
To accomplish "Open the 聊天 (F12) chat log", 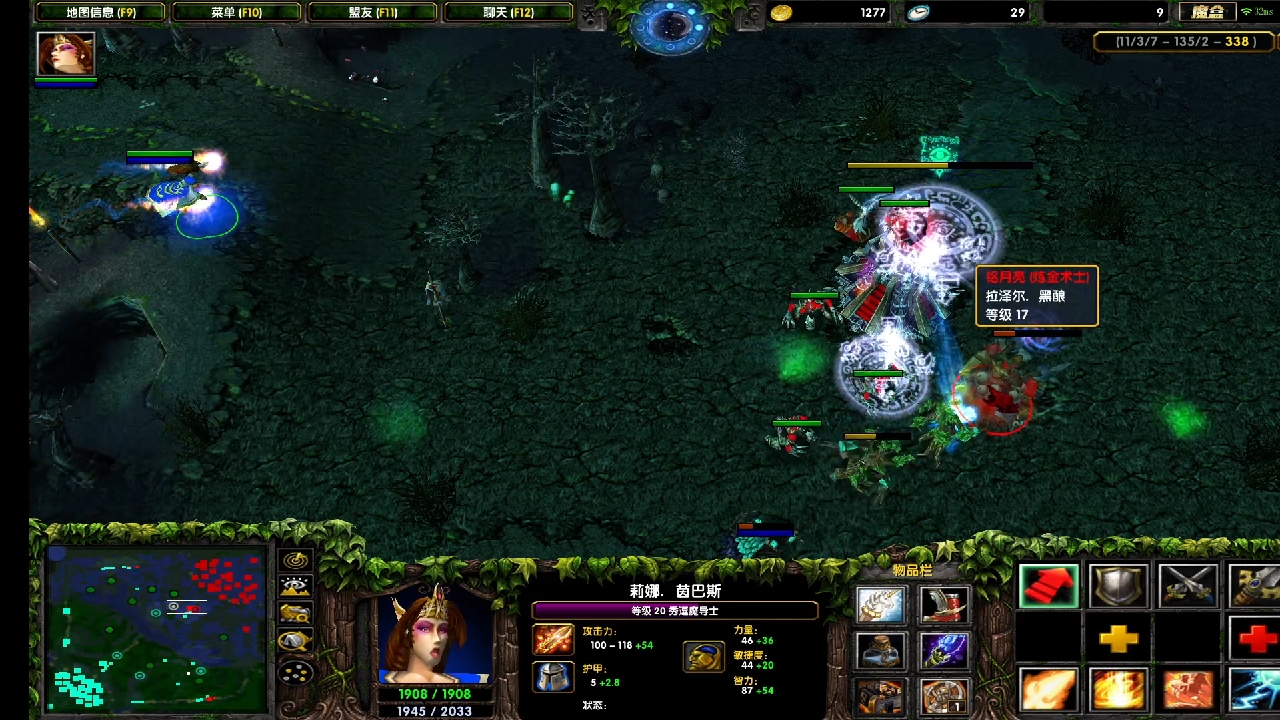I will (508, 12).
